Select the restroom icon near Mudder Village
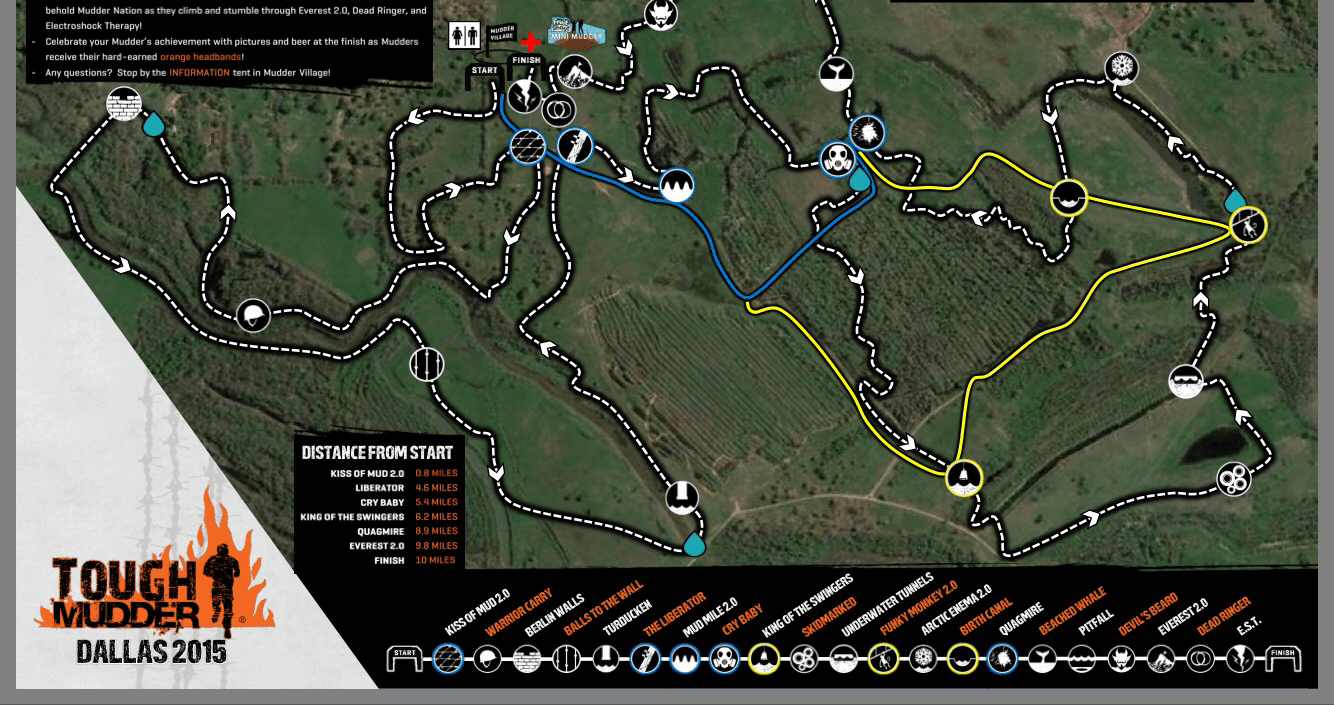Viewport: 1334px width, 705px height. pyautogui.click(x=464, y=35)
